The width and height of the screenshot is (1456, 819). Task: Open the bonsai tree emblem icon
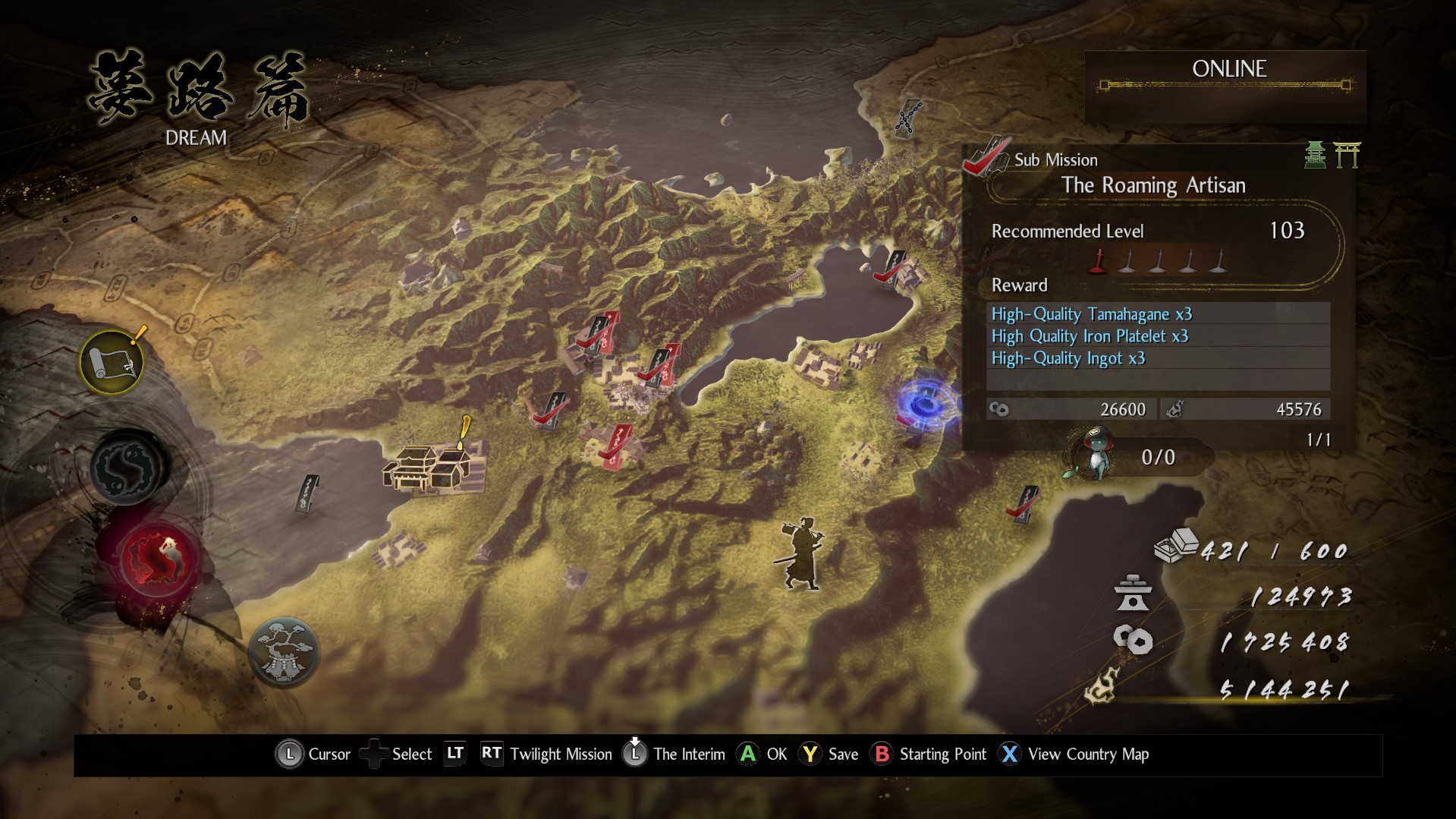click(284, 653)
